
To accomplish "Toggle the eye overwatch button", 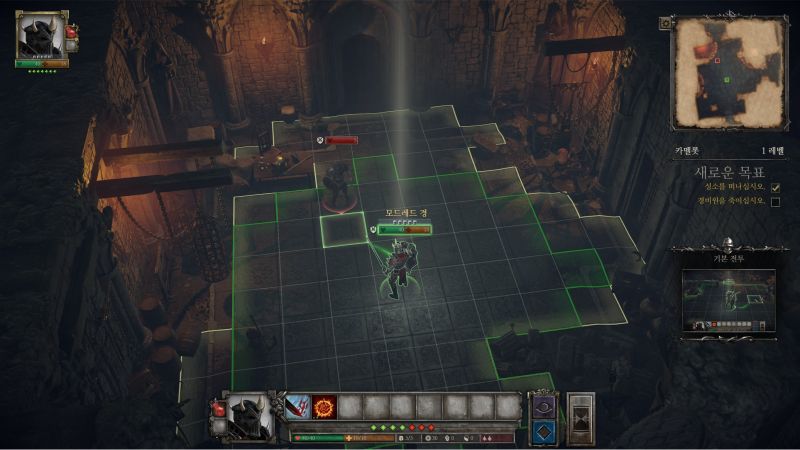I will [543, 405].
